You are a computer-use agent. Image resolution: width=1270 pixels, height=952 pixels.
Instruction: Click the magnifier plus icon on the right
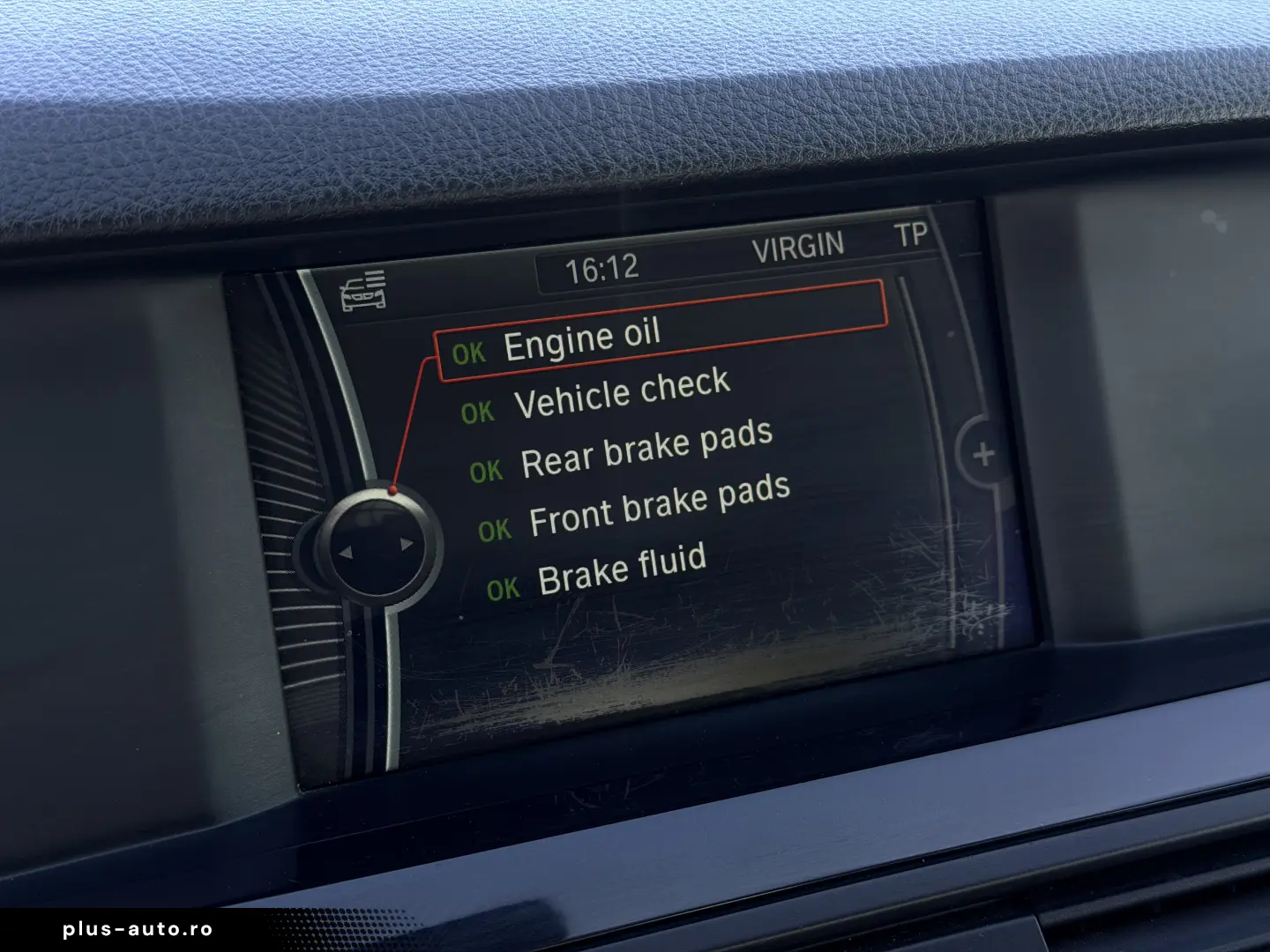click(982, 455)
